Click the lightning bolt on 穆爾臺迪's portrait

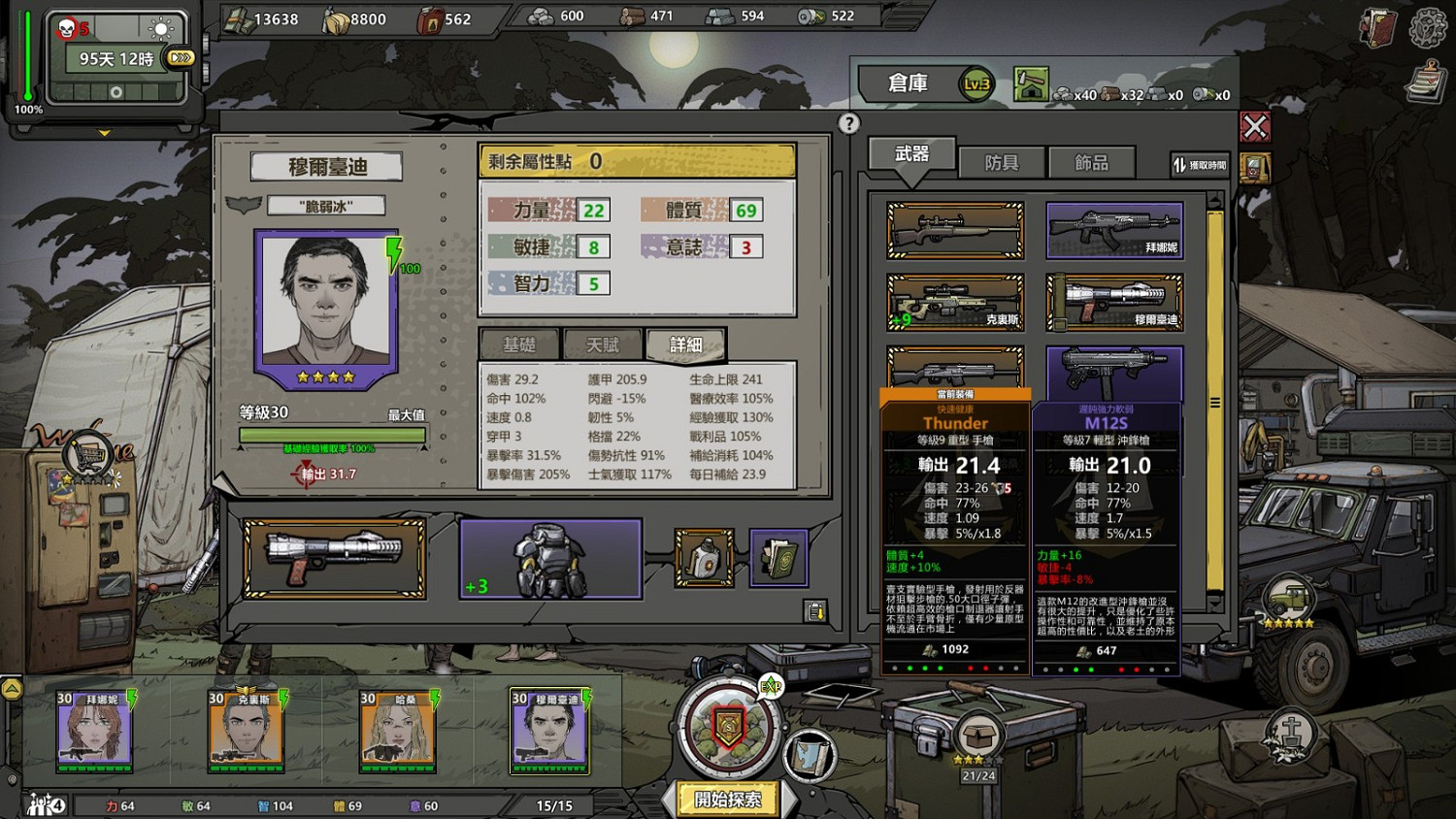[x=392, y=254]
